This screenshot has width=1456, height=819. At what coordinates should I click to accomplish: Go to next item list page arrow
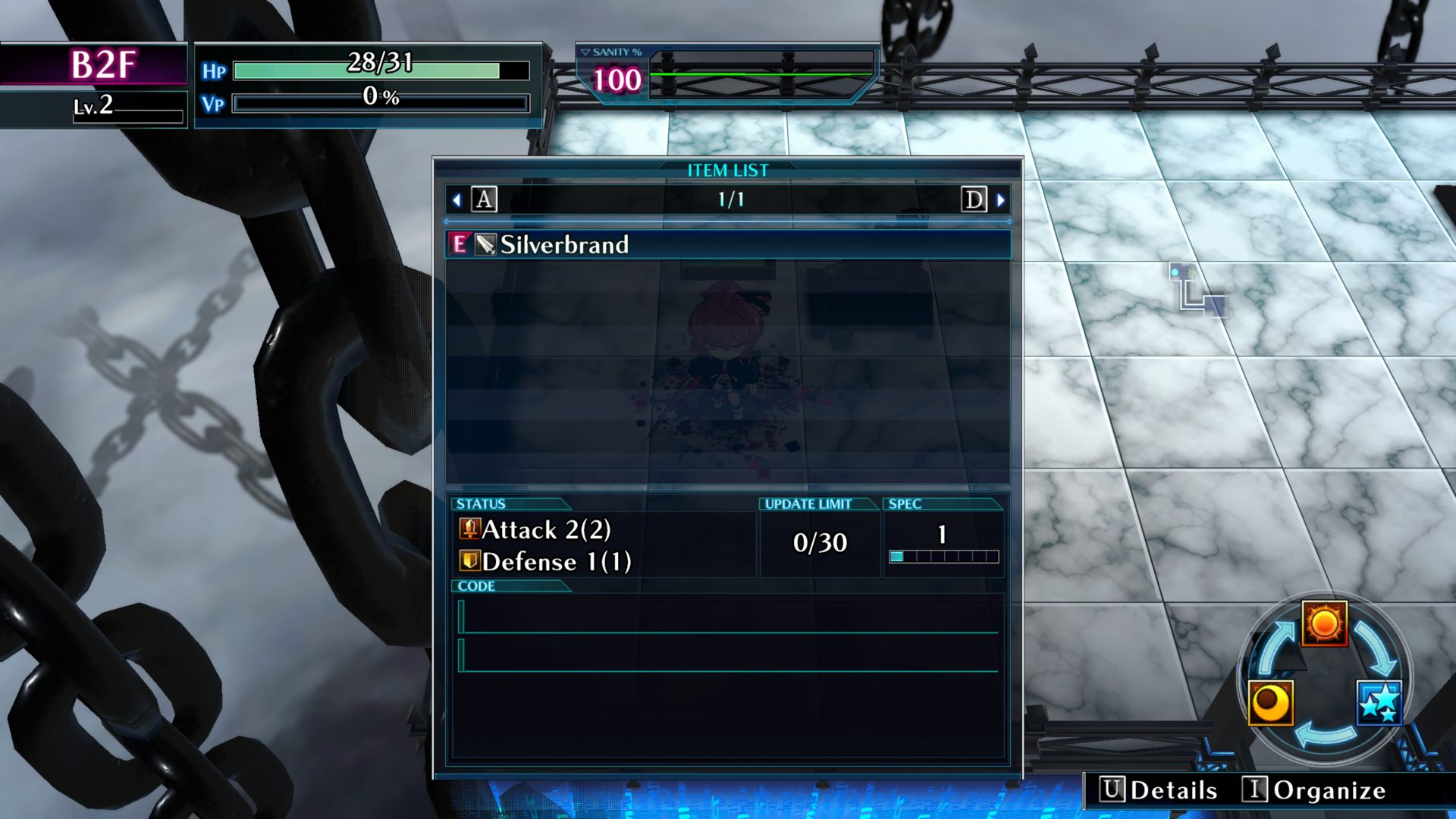1000,200
